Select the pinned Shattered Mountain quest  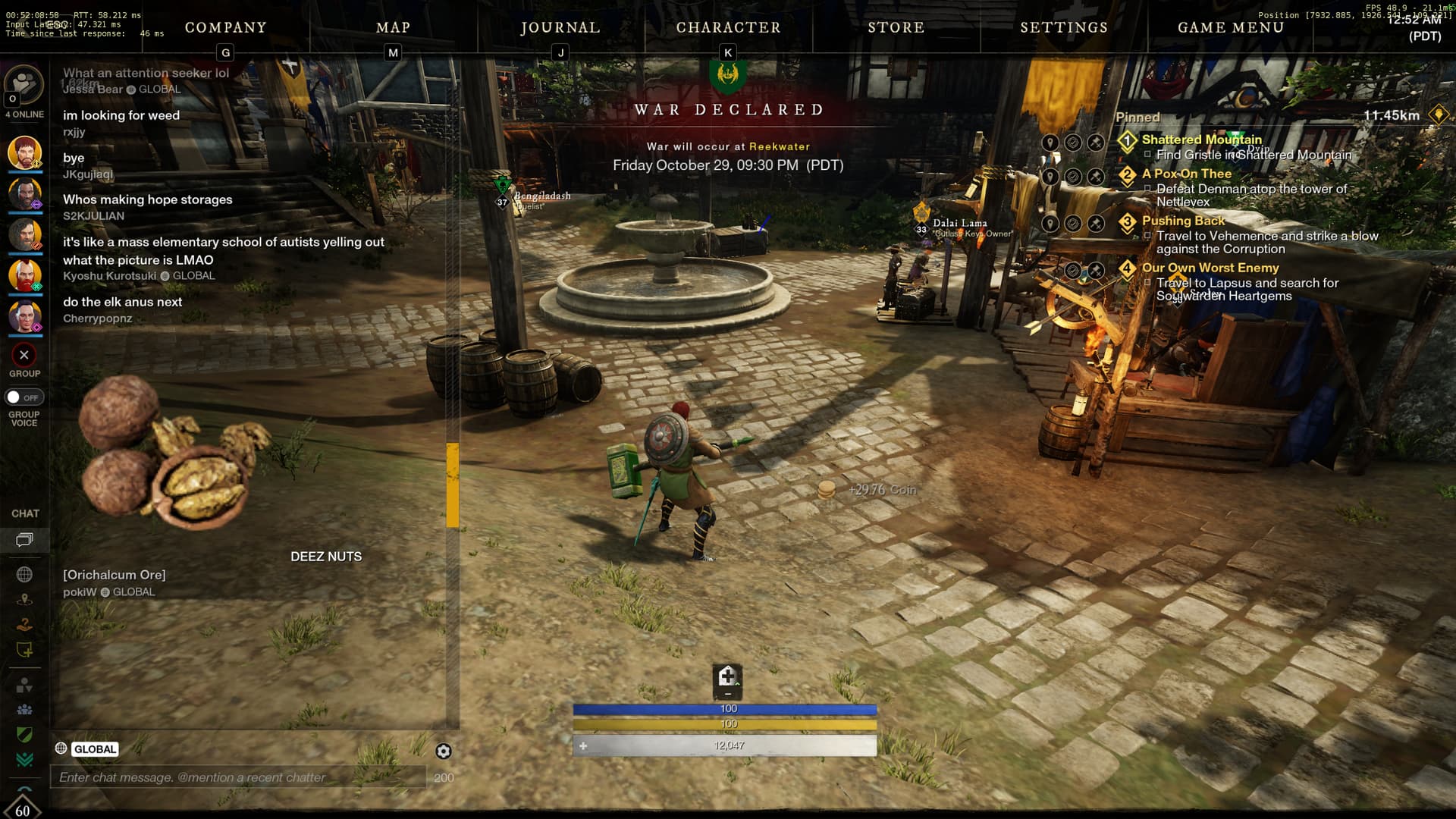tap(1201, 140)
